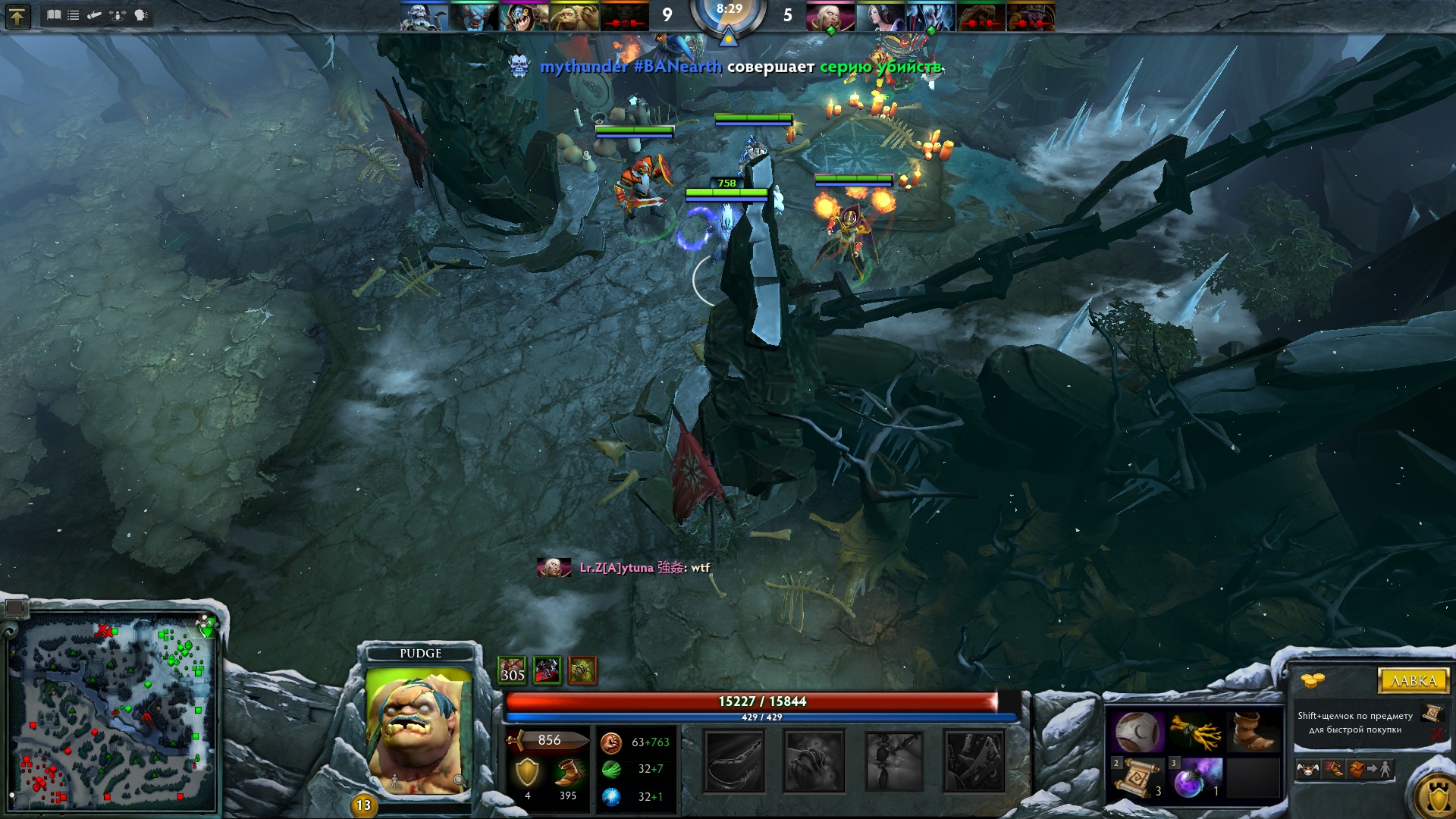Select the Flesh Heap chain ability icon

(895, 761)
